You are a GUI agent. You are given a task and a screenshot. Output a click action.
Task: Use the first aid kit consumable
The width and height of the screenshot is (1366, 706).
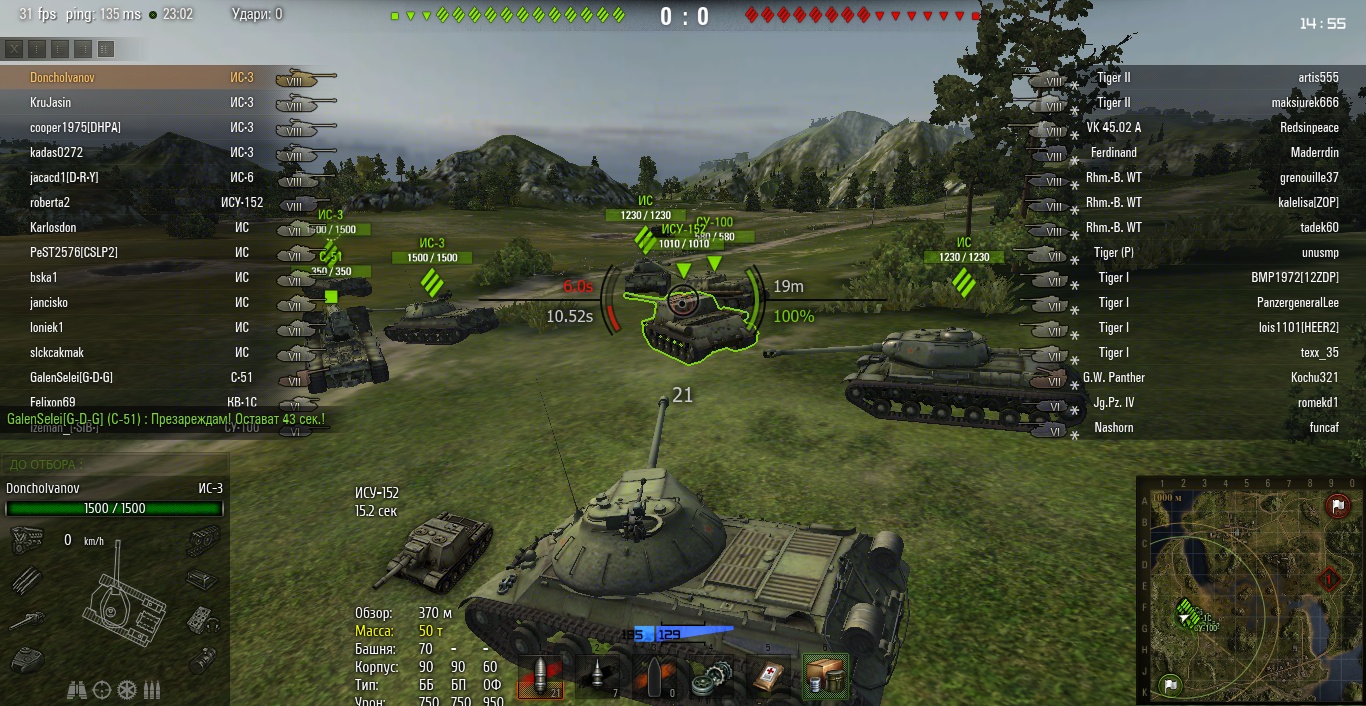[769, 676]
